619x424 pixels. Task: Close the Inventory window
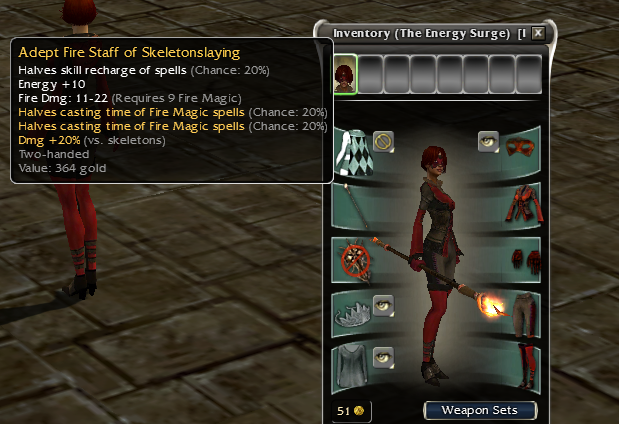538,33
